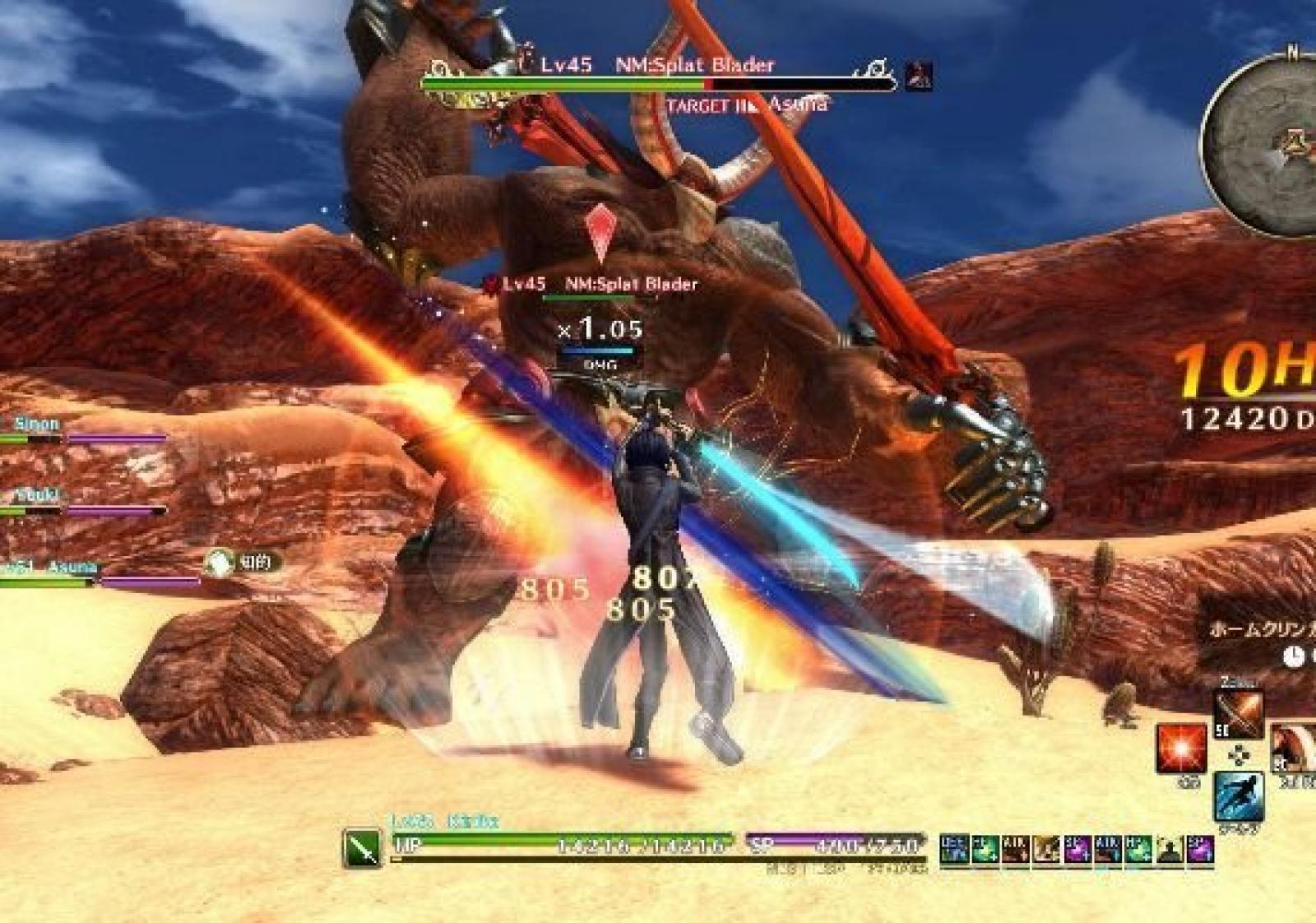The image size is (1316, 923).
Task: Activate the red starburst skill icon
Action: click(x=1181, y=749)
